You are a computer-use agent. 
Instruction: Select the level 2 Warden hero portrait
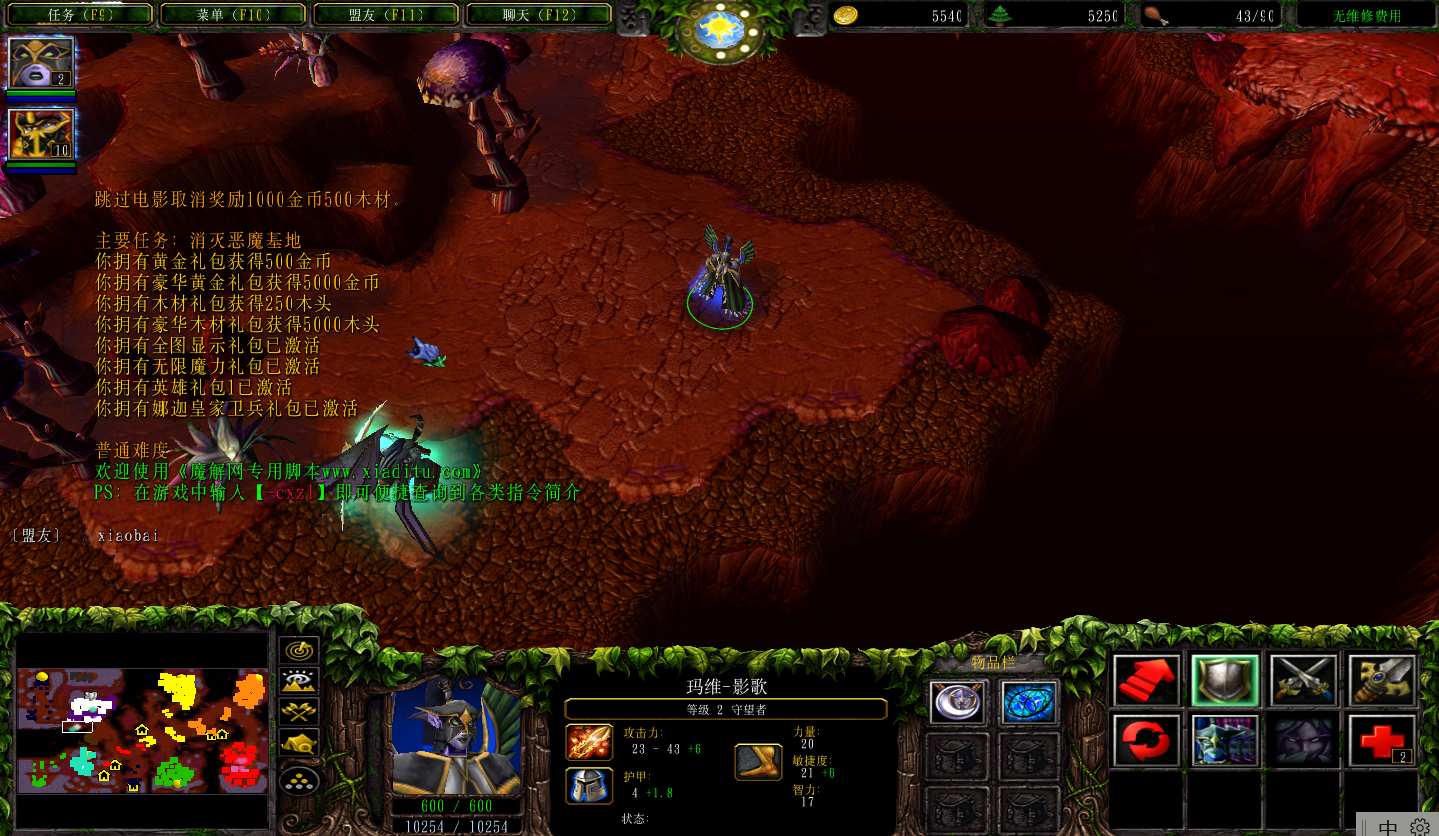pos(41,62)
